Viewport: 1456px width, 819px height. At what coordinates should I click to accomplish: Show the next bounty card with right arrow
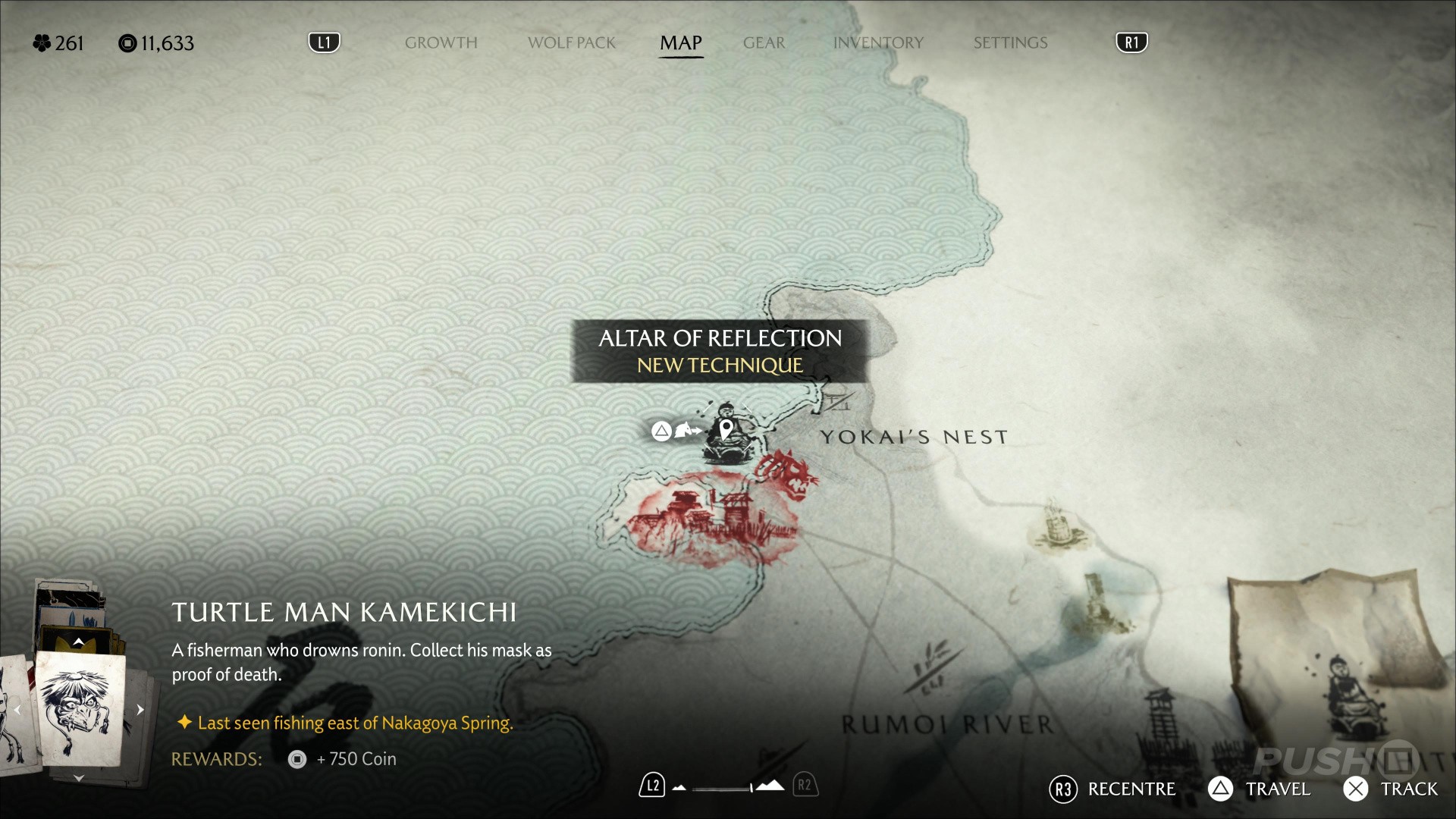point(140,710)
